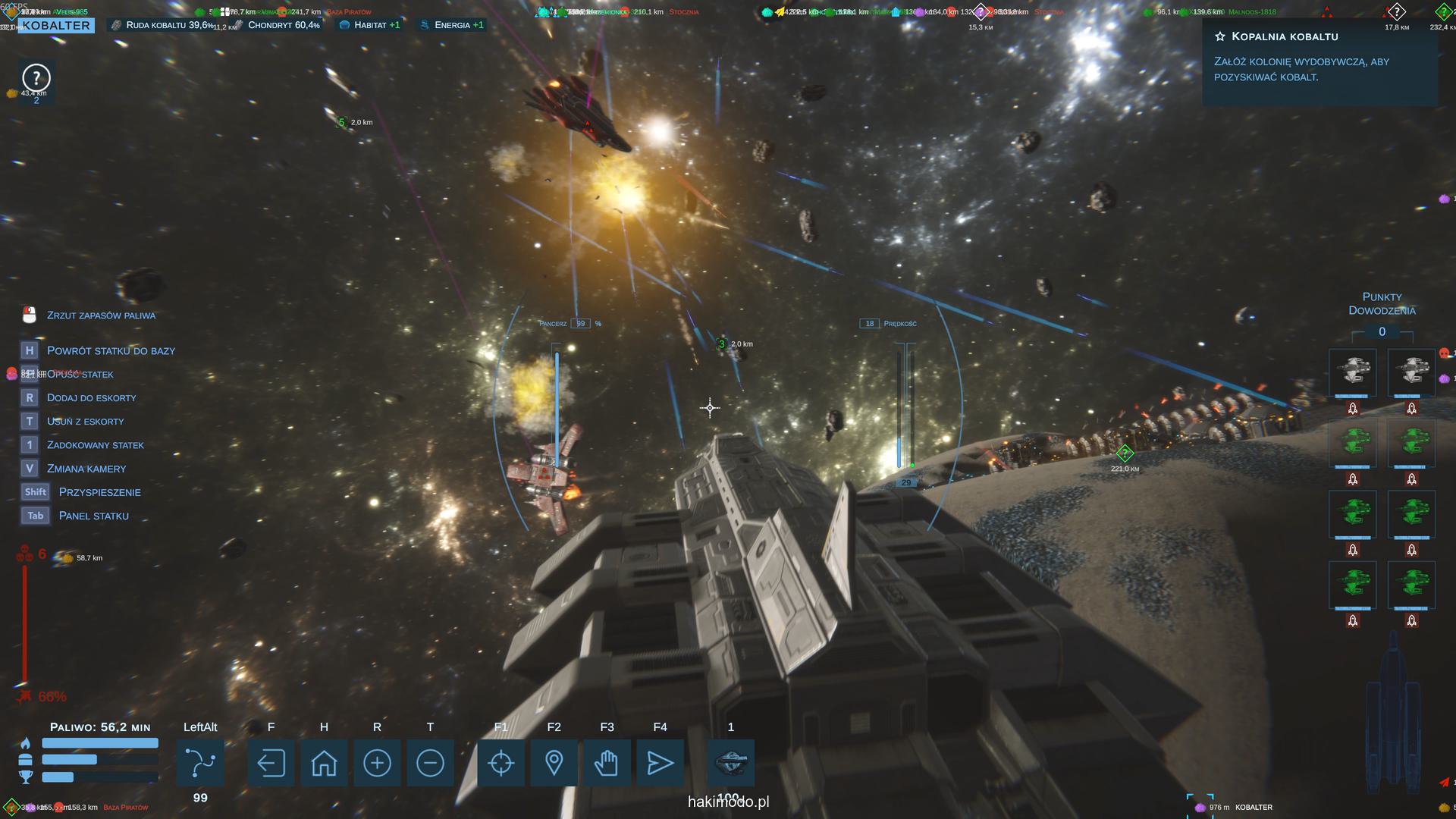Remove from escort with the minus button

pyautogui.click(x=430, y=763)
